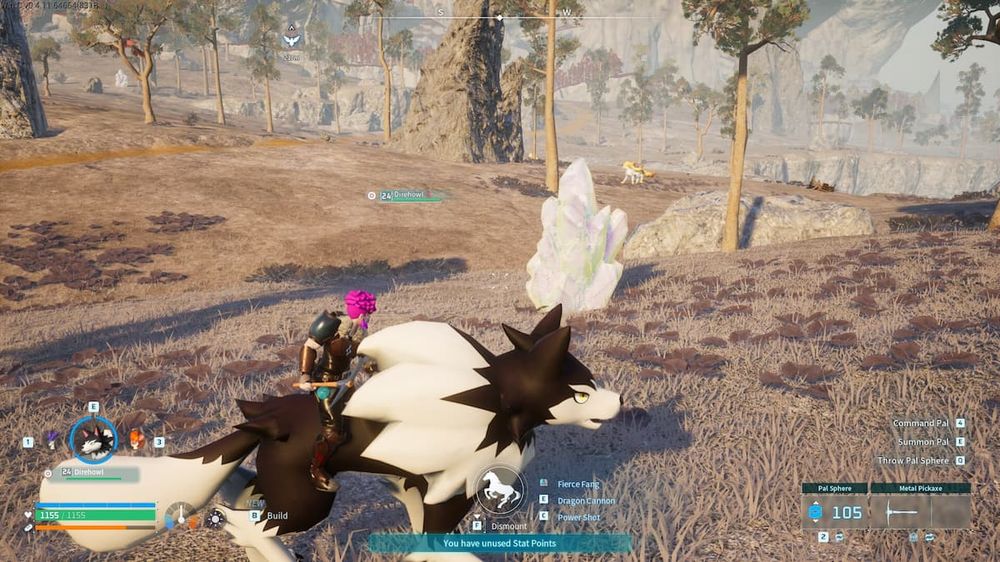The image size is (1000, 562).
Task: Click the sun time-of-day icon
Action: click(215, 518)
